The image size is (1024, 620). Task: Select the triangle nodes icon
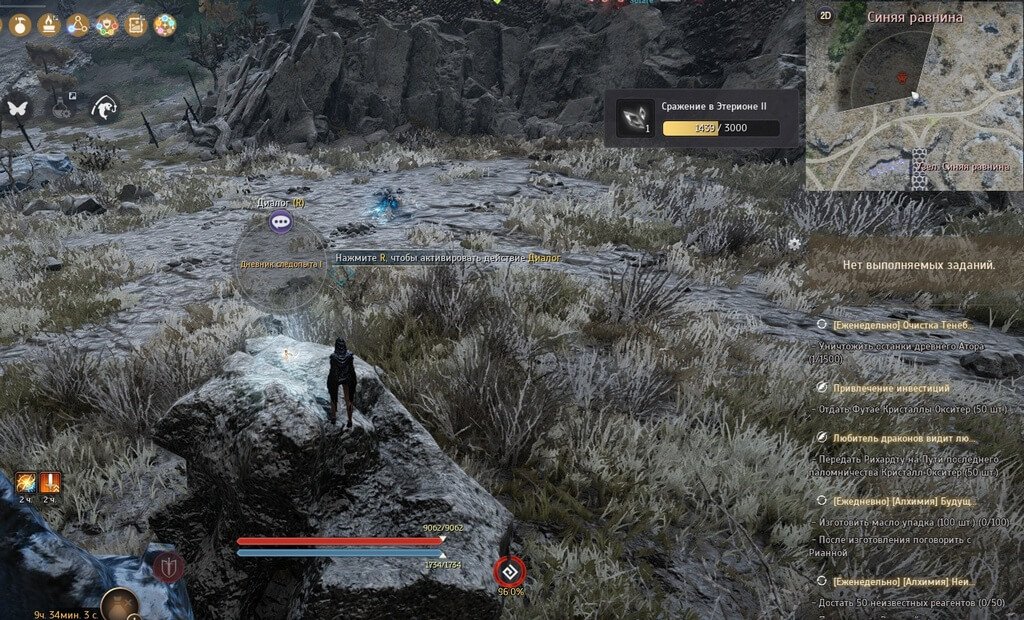click(x=78, y=25)
